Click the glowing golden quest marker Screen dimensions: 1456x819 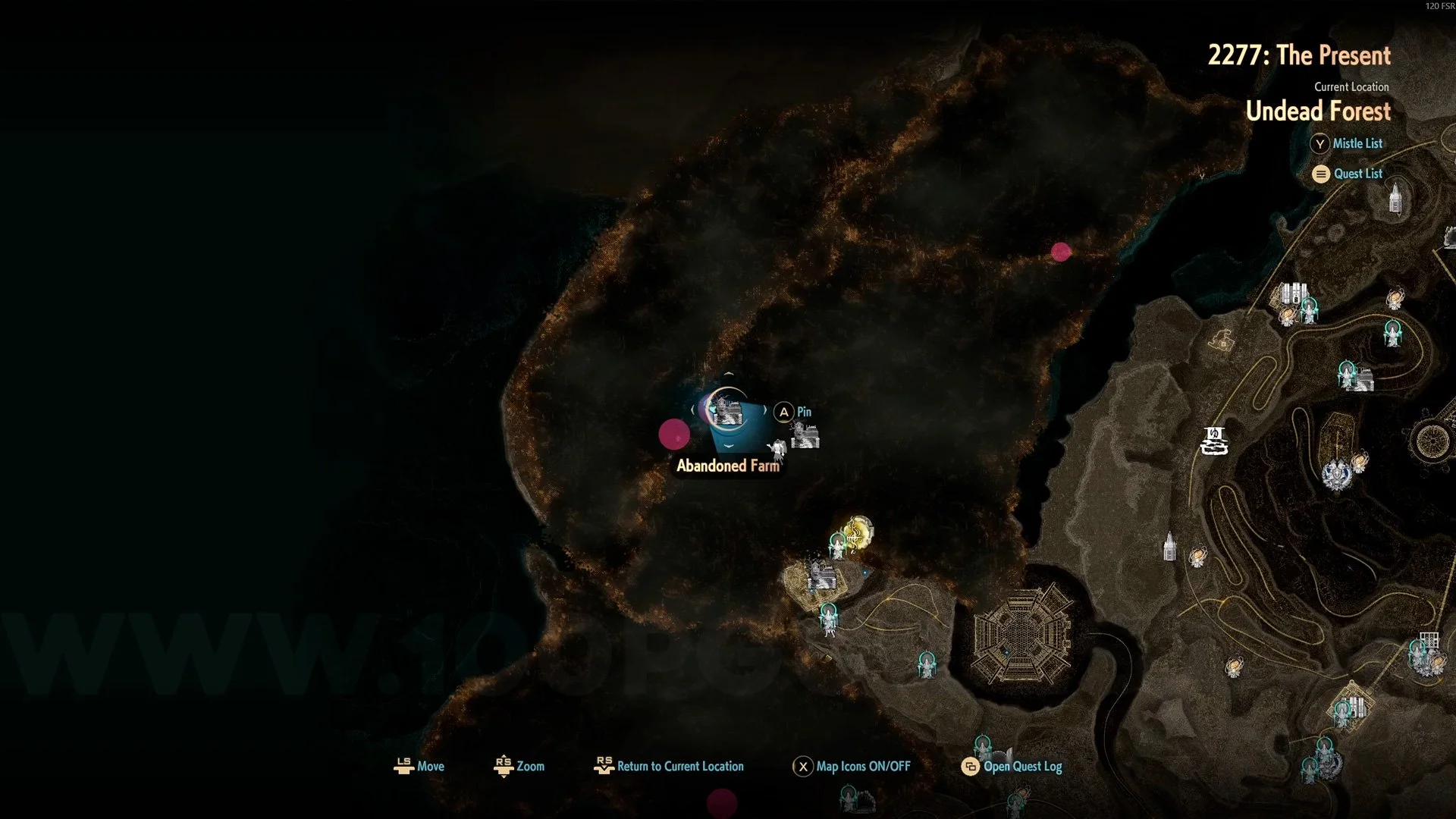click(858, 532)
